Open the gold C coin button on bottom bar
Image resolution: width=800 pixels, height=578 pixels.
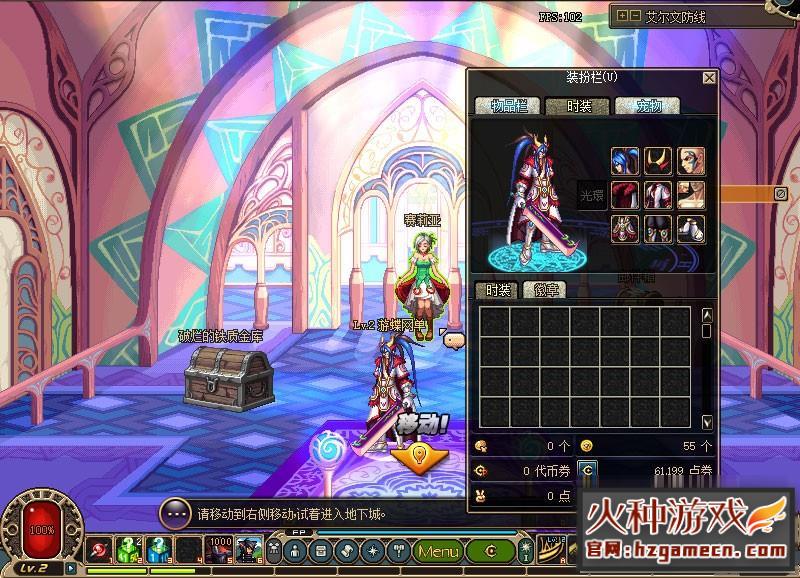pos(490,551)
